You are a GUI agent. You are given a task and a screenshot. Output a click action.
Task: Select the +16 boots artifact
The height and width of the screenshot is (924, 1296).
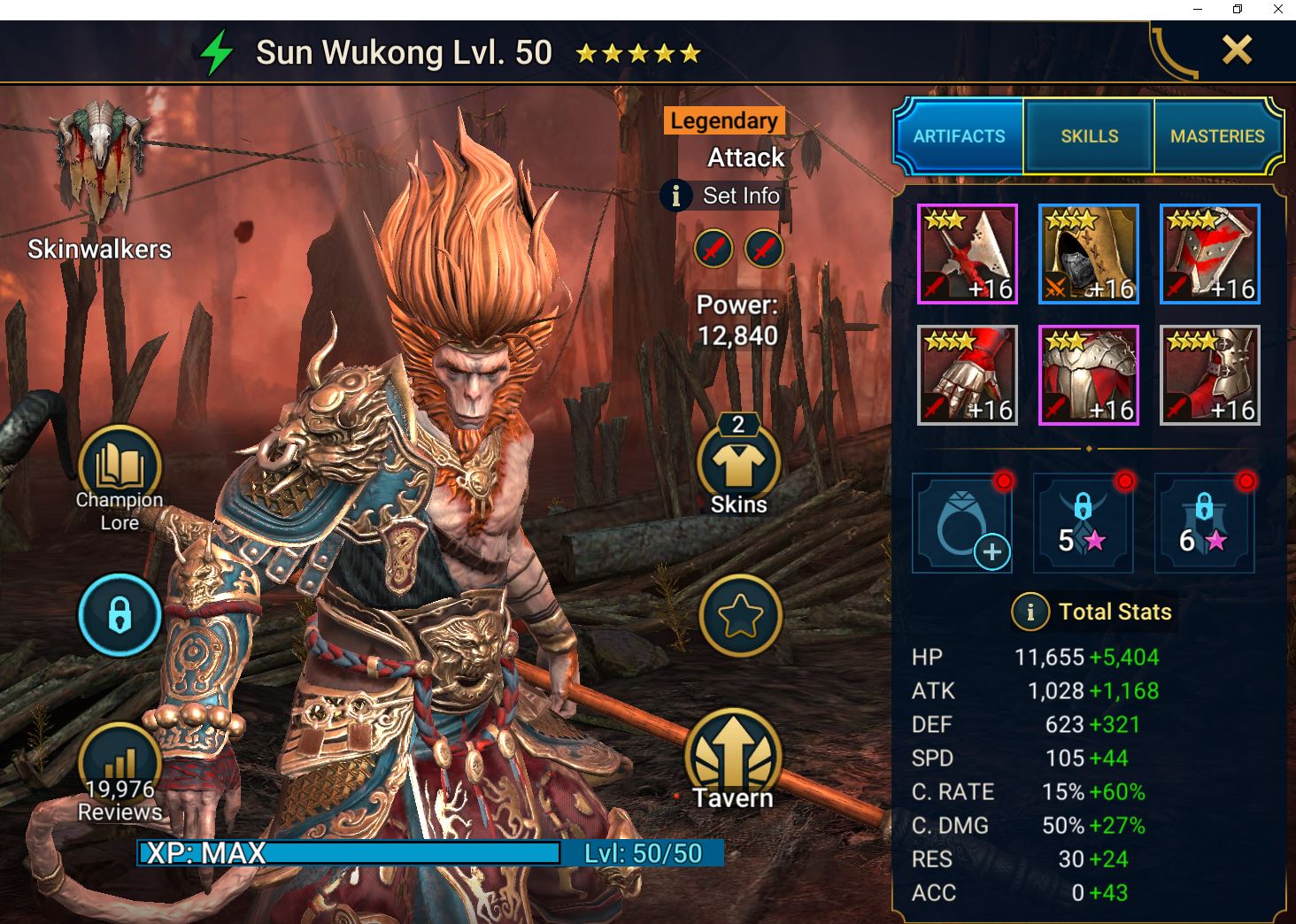[1210, 373]
